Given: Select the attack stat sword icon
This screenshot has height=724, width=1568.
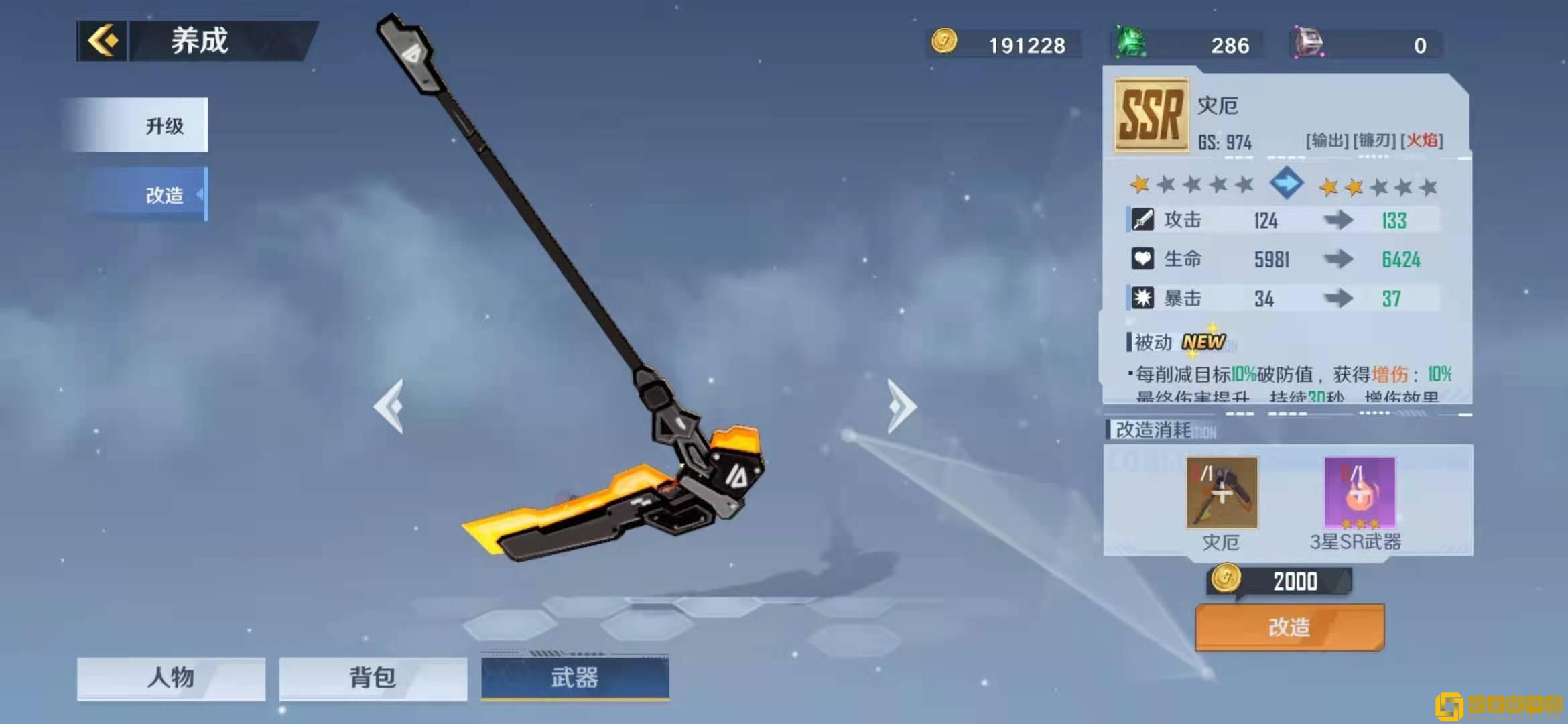Looking at the screenshot, I should pyautogui.click(x=1143, y=221).
